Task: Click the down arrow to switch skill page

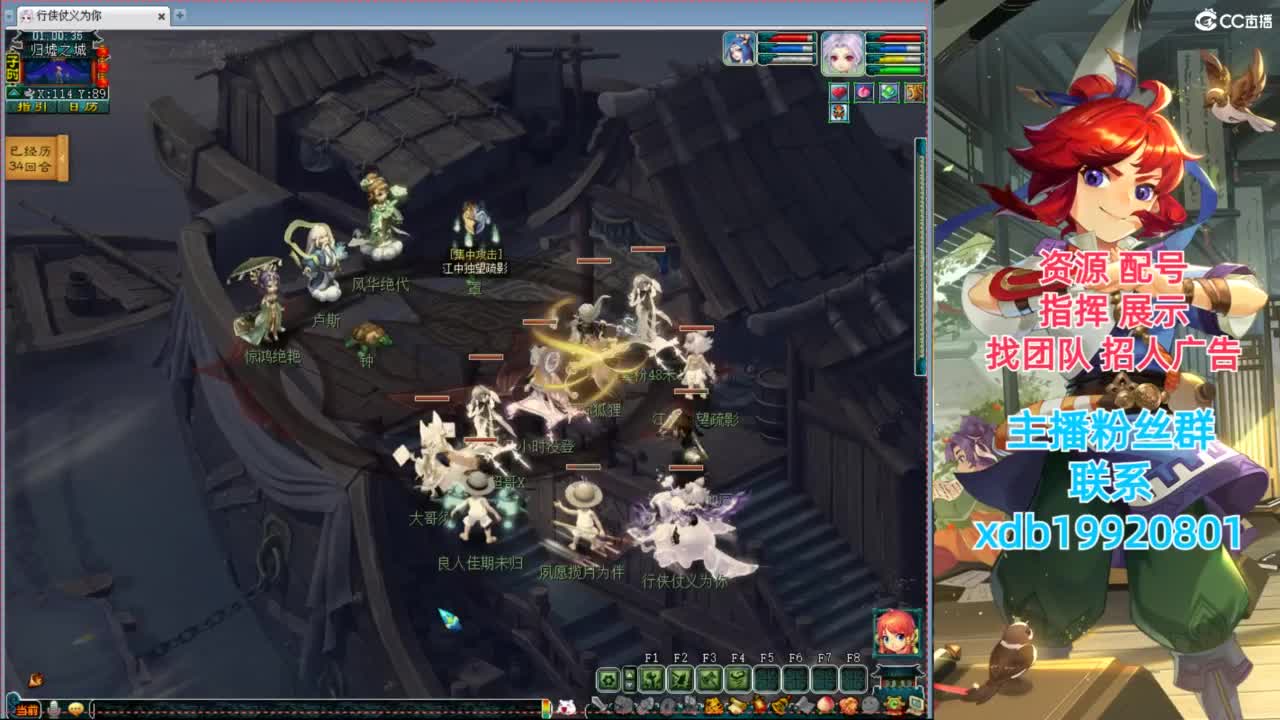Action: (x=630, y=683)
